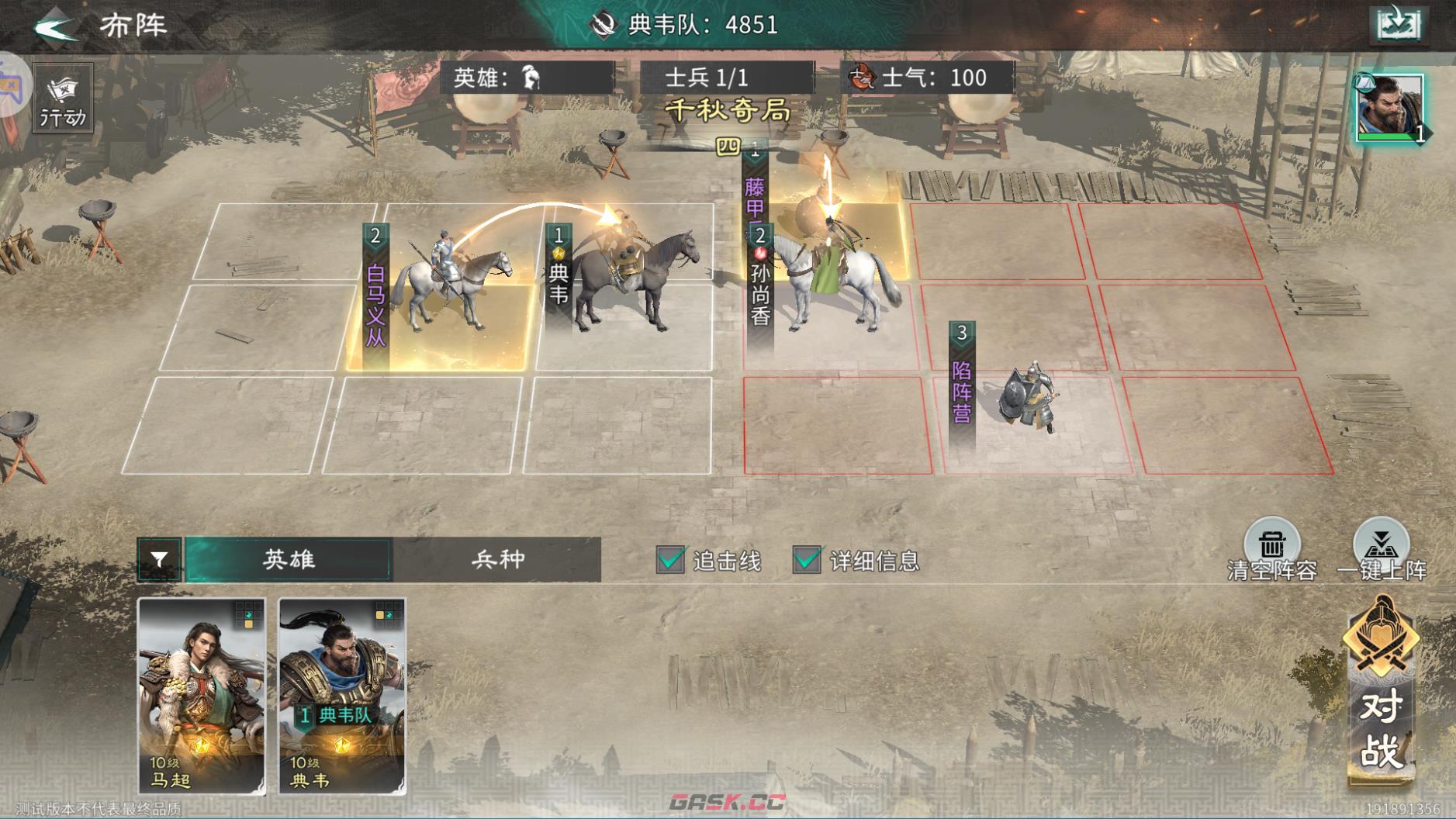This screenshot has width=1456, height=819.
Task: Open the filter funnel icon
Action: 158,558
